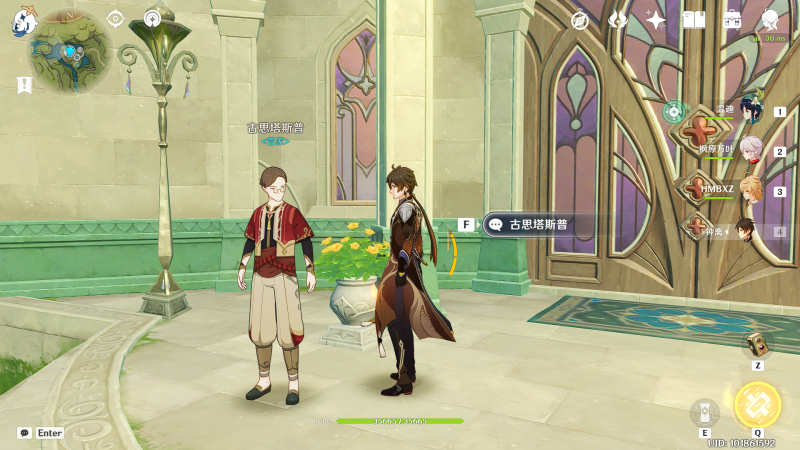Open the winged battle pass icon
The image size is (800, 450).
coord(618,20)
